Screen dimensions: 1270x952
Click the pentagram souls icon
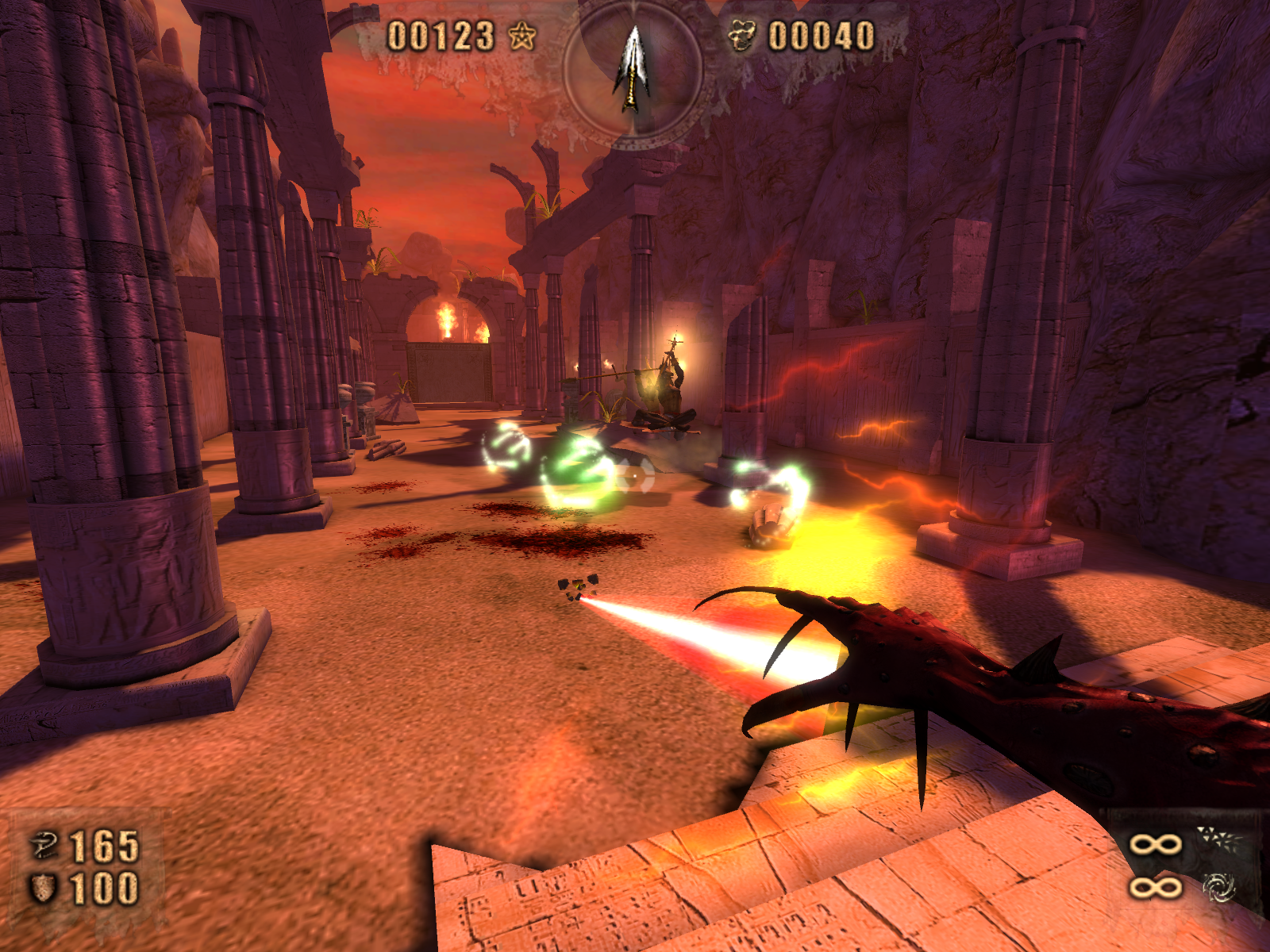pos(521,36)
